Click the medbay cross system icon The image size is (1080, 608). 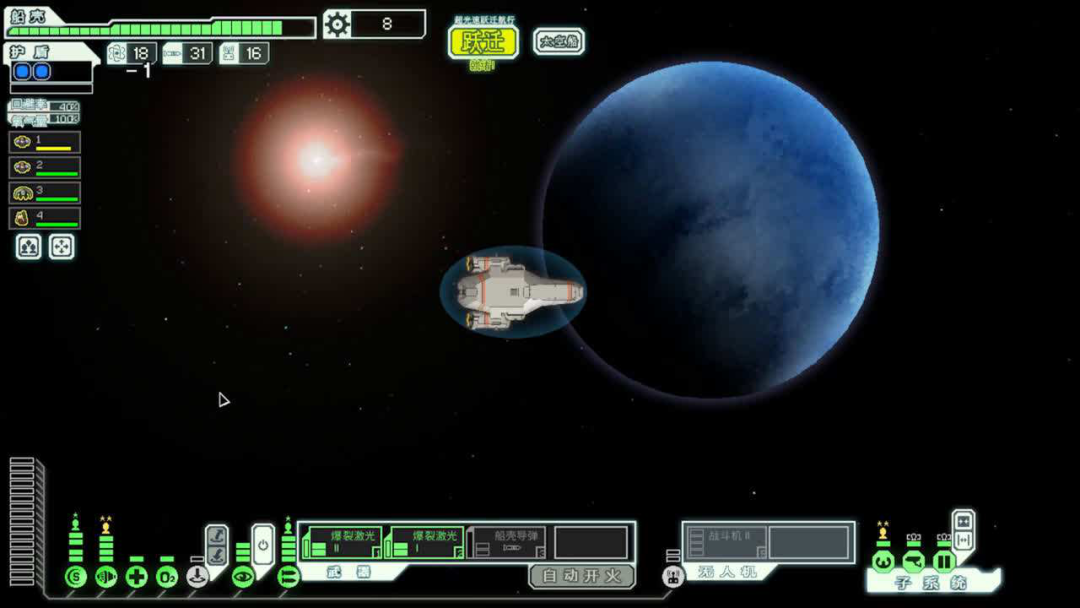(x=137, y=577)
